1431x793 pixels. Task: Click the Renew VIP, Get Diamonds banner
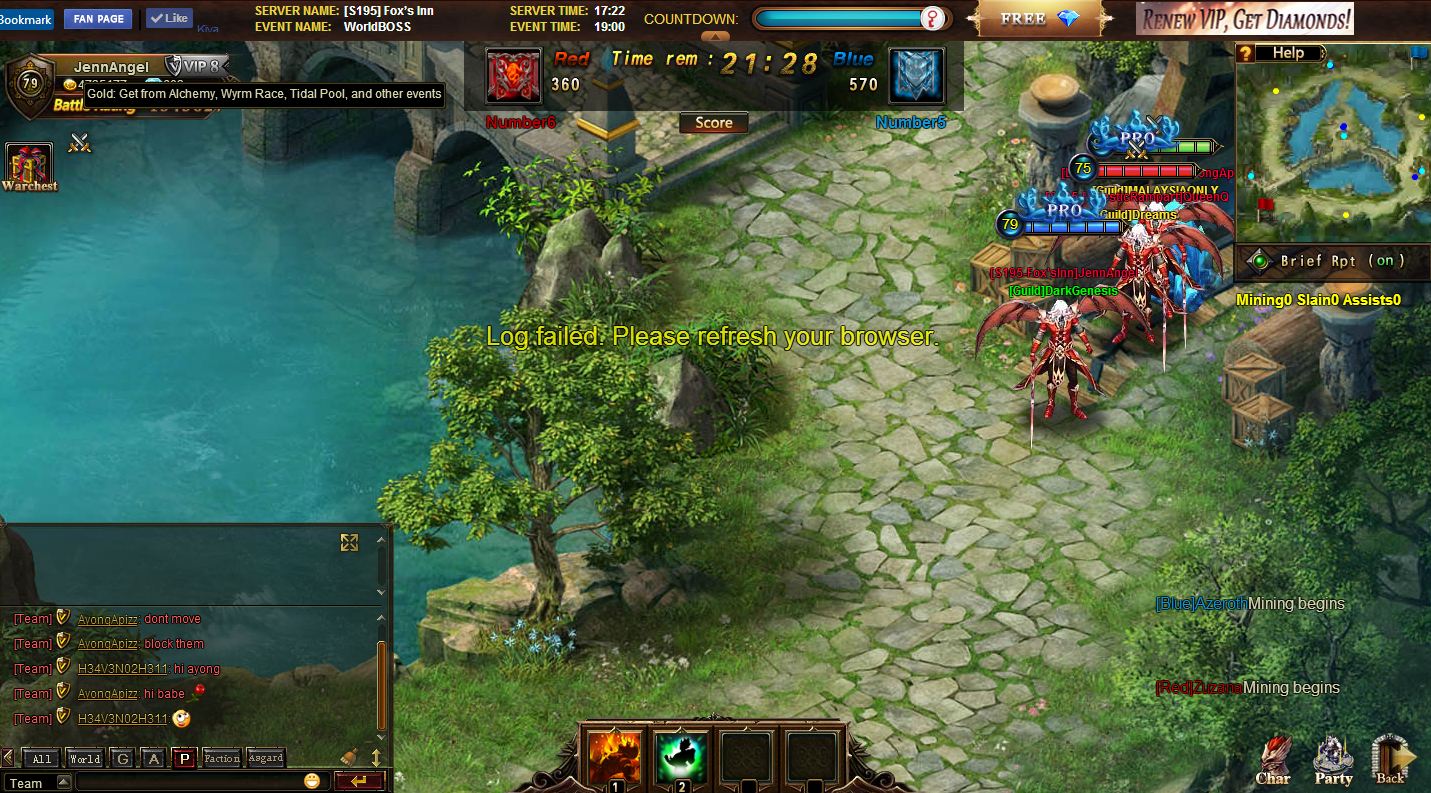1245,19
